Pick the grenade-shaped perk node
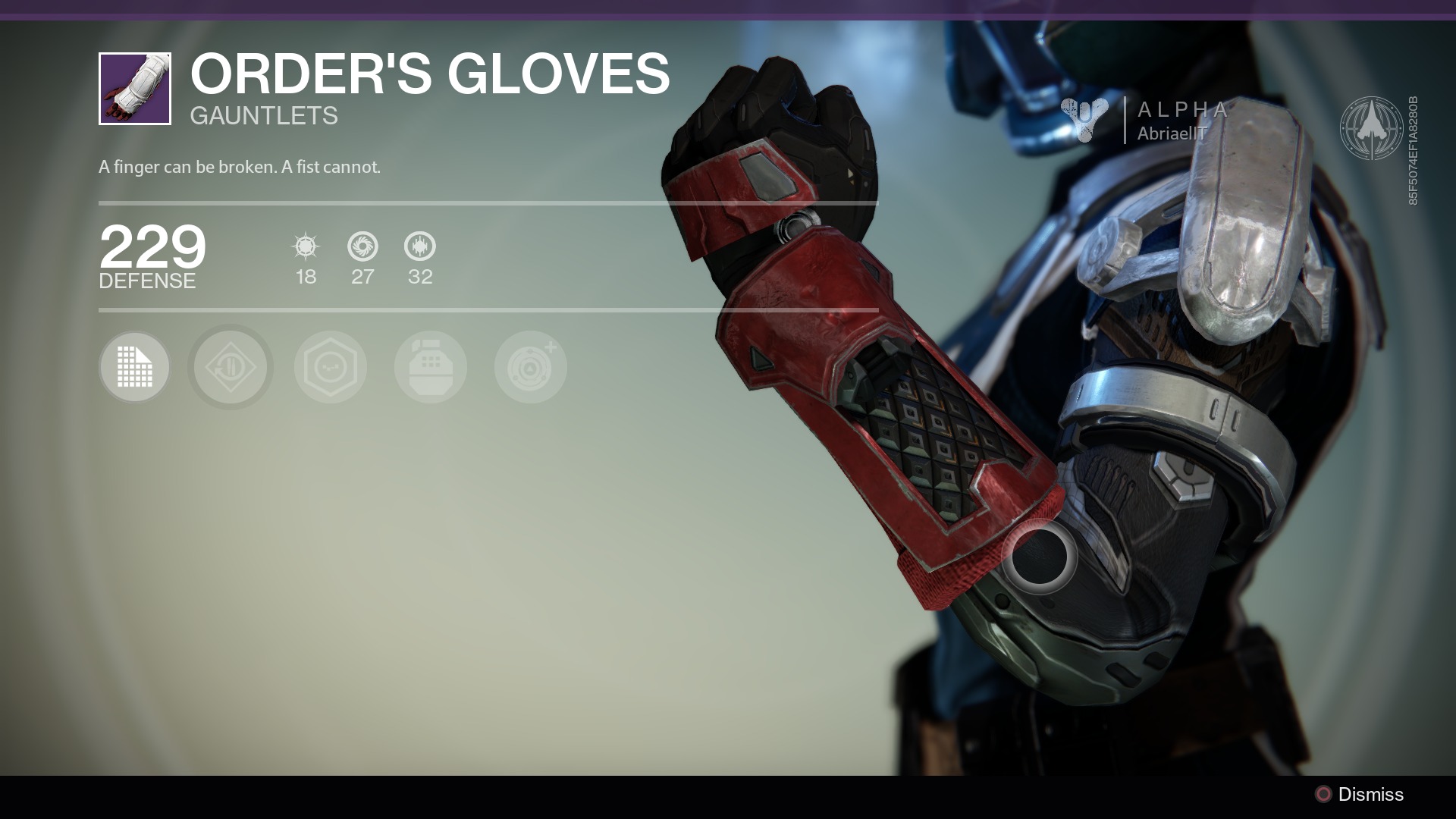The width and height of the screenshot is (1456, 819). tap(431, 367)
